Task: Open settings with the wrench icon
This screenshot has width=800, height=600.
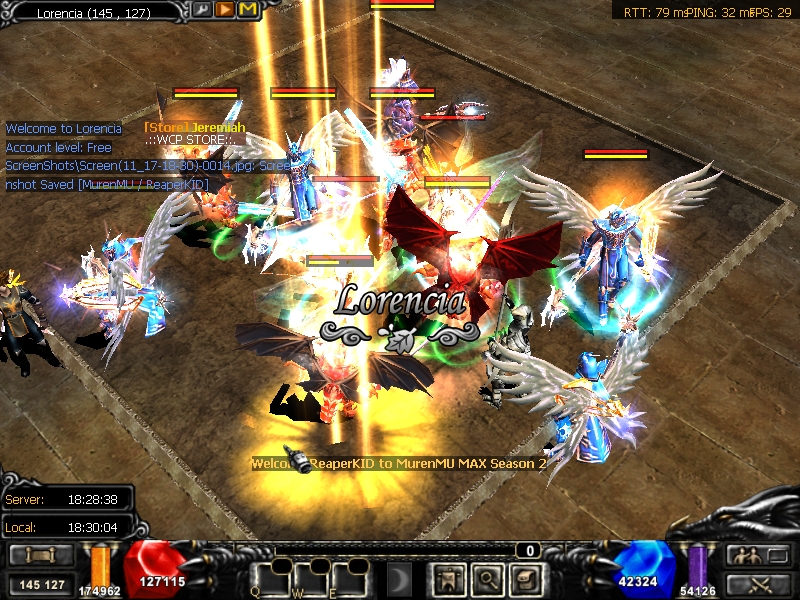Action: [x=203, y=10]
